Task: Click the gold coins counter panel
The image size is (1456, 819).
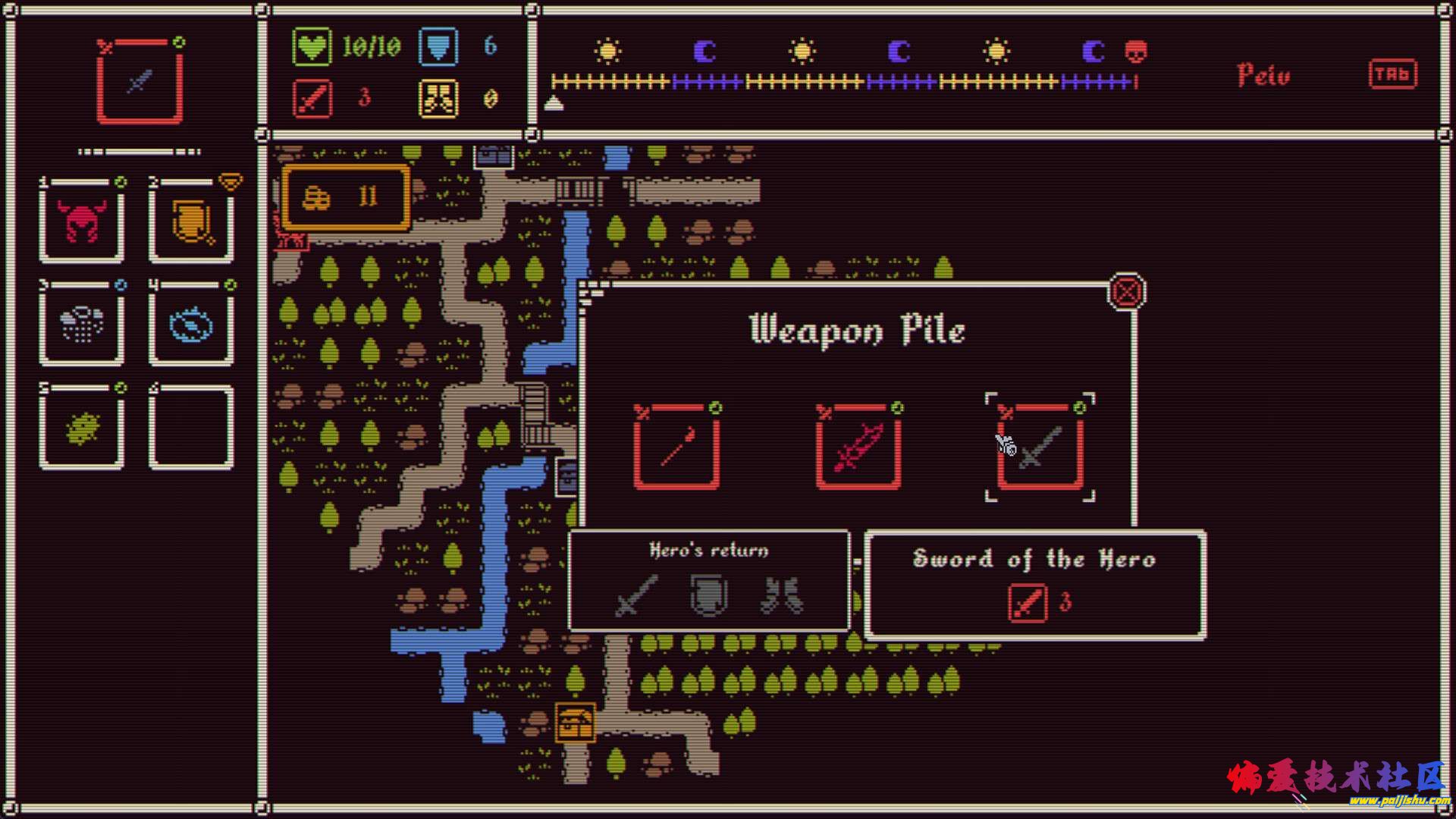Action: (x=347, y=198)
